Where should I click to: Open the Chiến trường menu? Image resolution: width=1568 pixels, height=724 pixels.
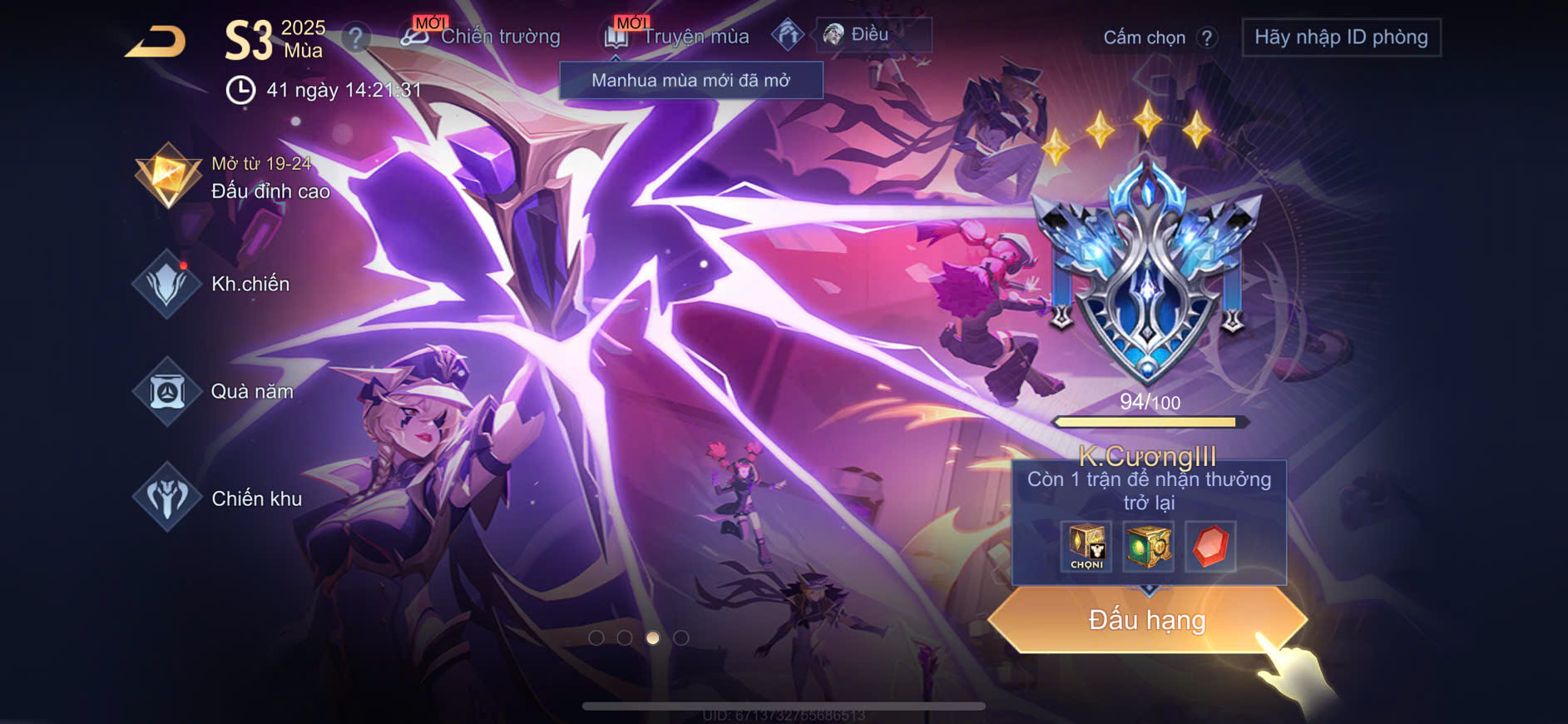(481, 36)
